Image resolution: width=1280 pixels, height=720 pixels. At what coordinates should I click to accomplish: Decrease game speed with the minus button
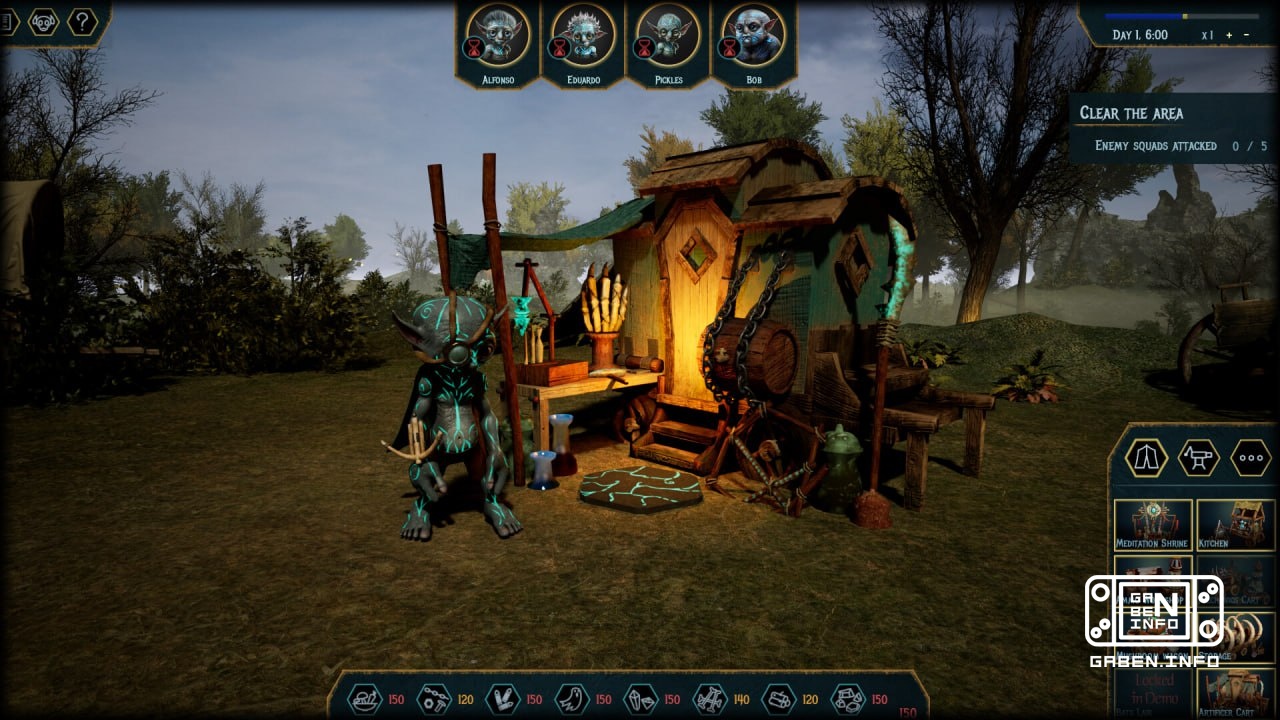(x=1246, y=35)
